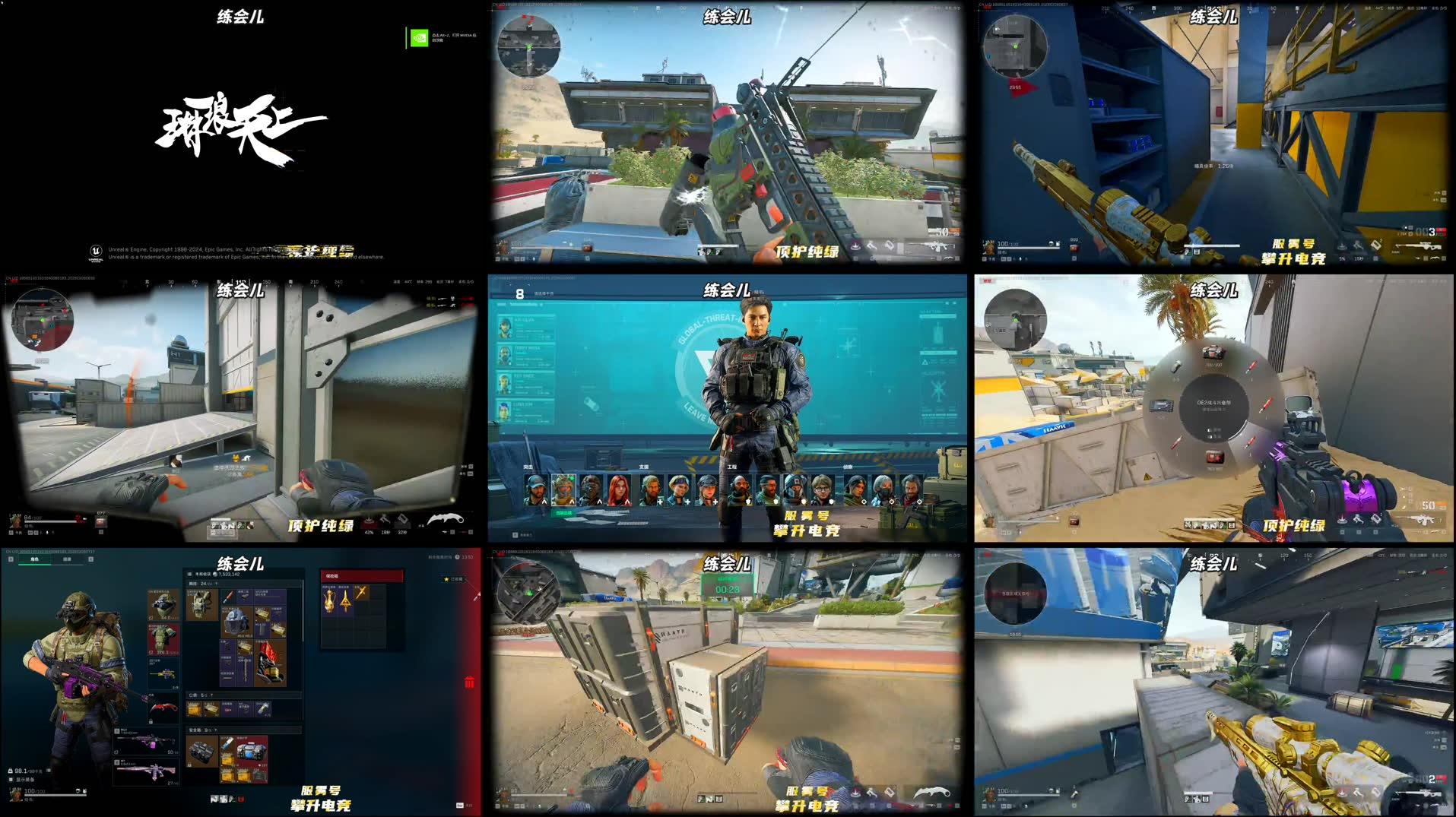Select the gold pitcher item in the 保险箱 safe

pos(329,603)
